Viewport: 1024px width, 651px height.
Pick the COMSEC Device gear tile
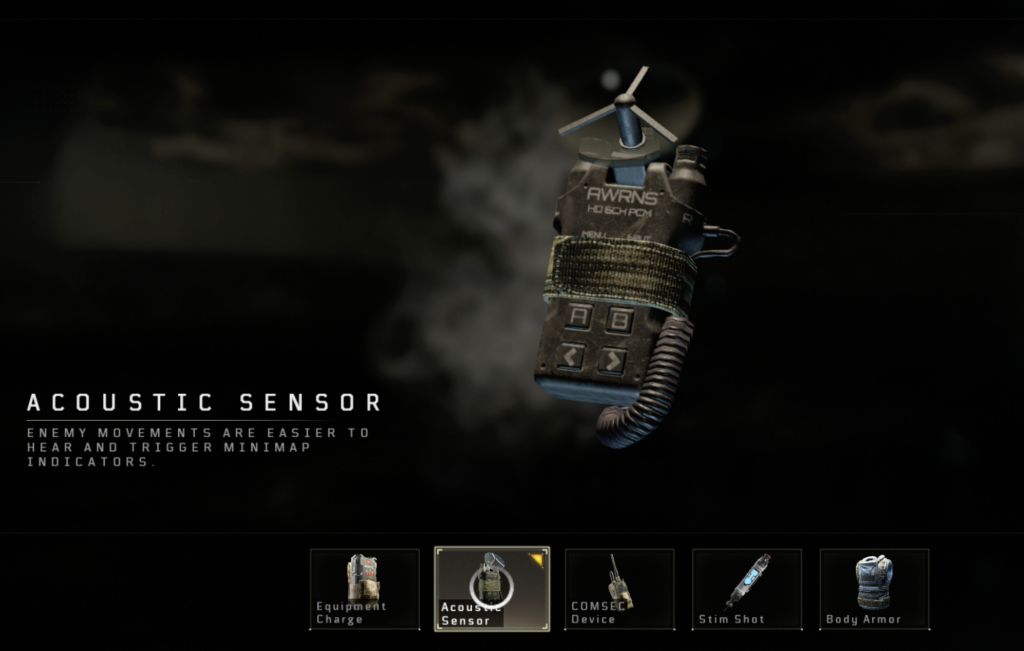pyautogui.click(x=619, y=589)
